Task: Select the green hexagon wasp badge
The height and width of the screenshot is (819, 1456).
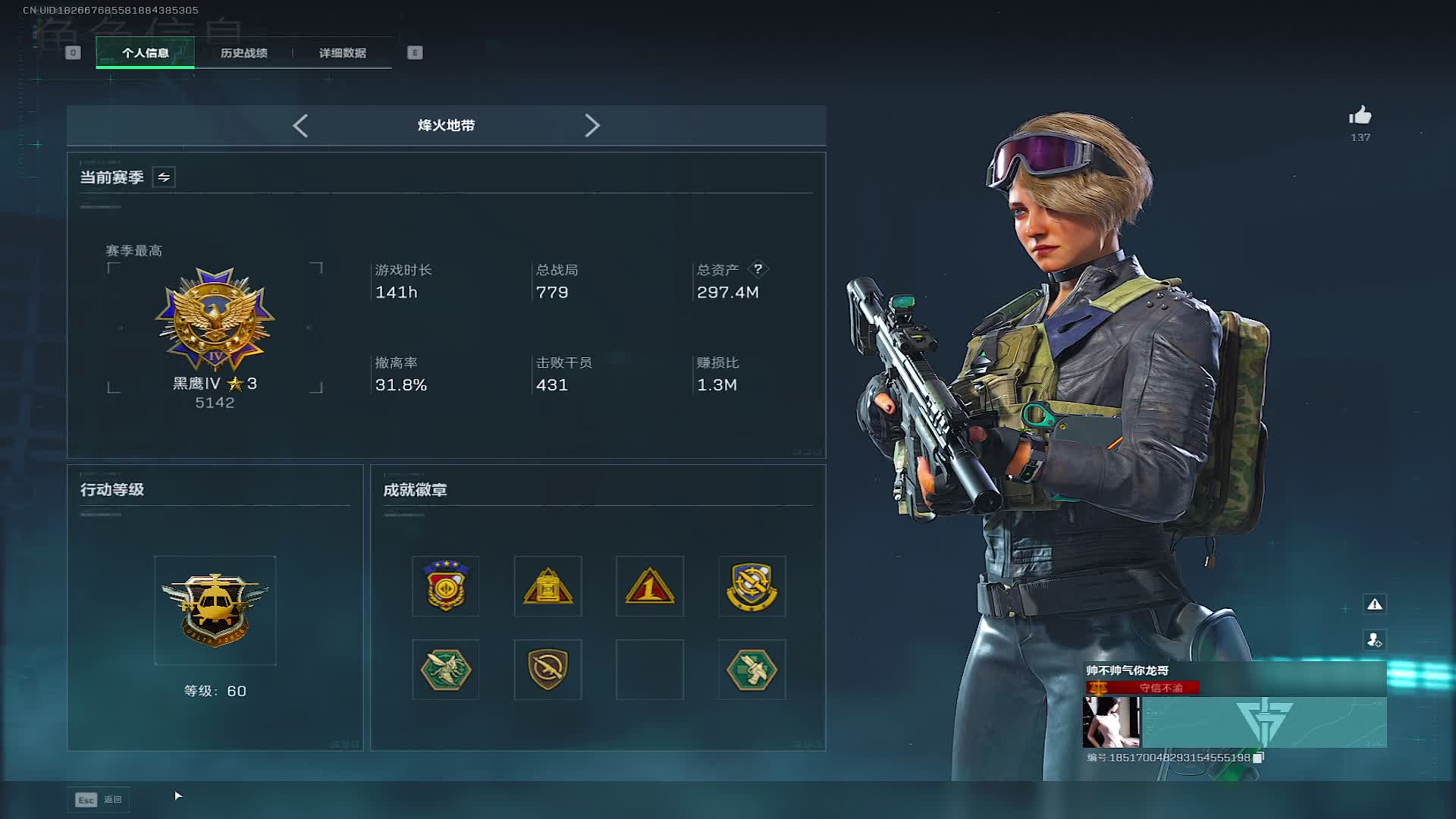Action: point(445,670)
